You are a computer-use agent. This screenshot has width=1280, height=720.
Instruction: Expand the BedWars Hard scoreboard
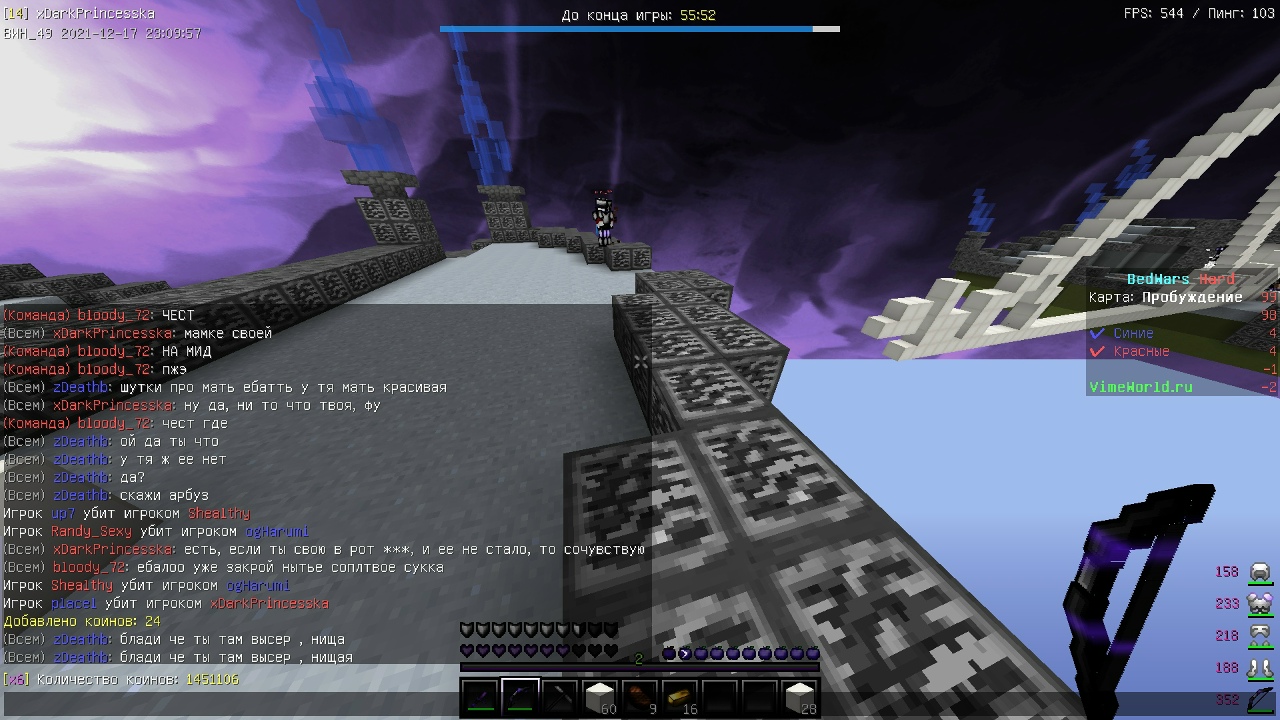[1181, 279]
